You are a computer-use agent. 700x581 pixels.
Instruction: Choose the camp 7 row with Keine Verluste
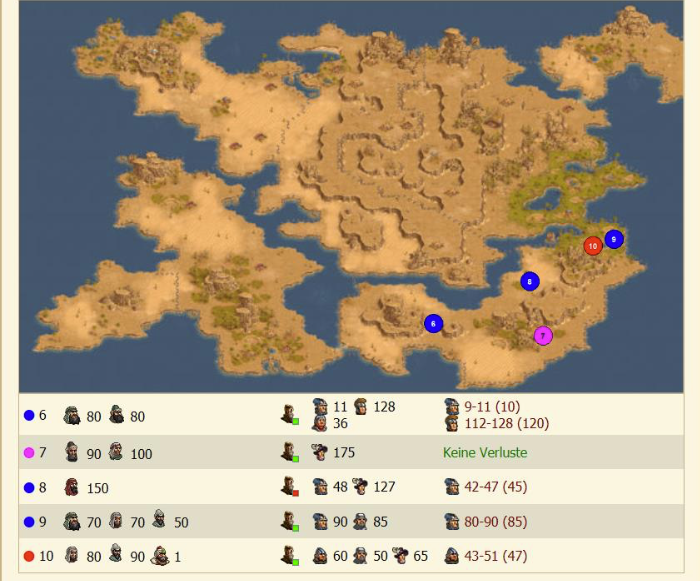pyautogui.click(x=350, y=453)
